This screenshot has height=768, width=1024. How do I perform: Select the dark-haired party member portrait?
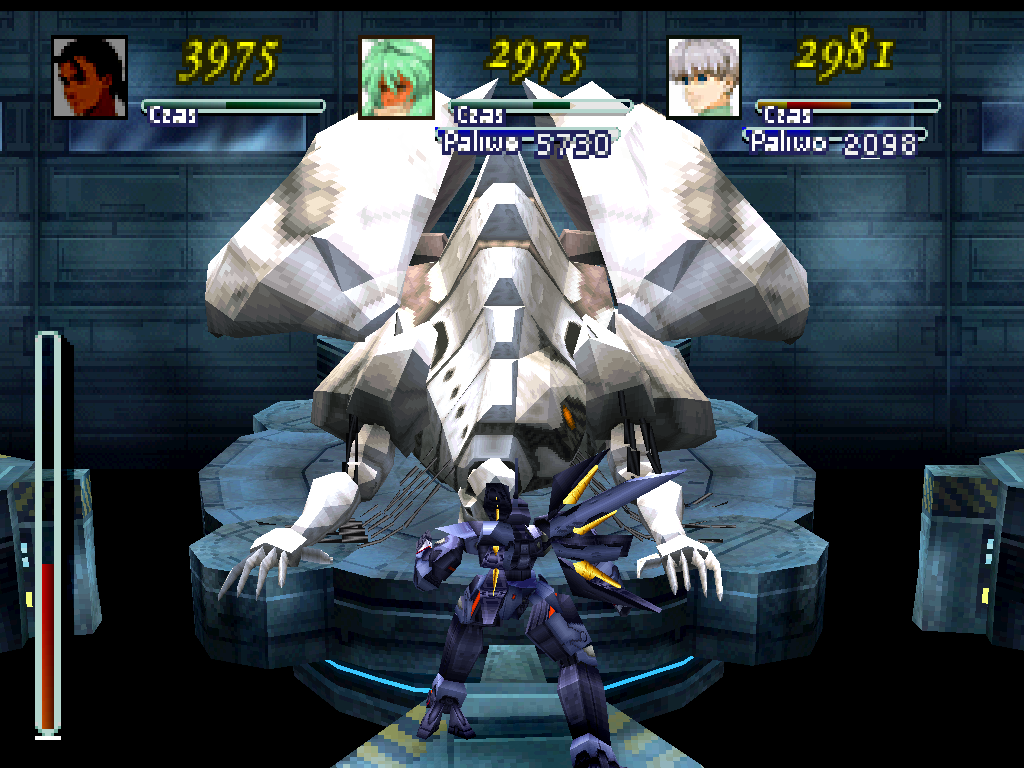(90, 78)
